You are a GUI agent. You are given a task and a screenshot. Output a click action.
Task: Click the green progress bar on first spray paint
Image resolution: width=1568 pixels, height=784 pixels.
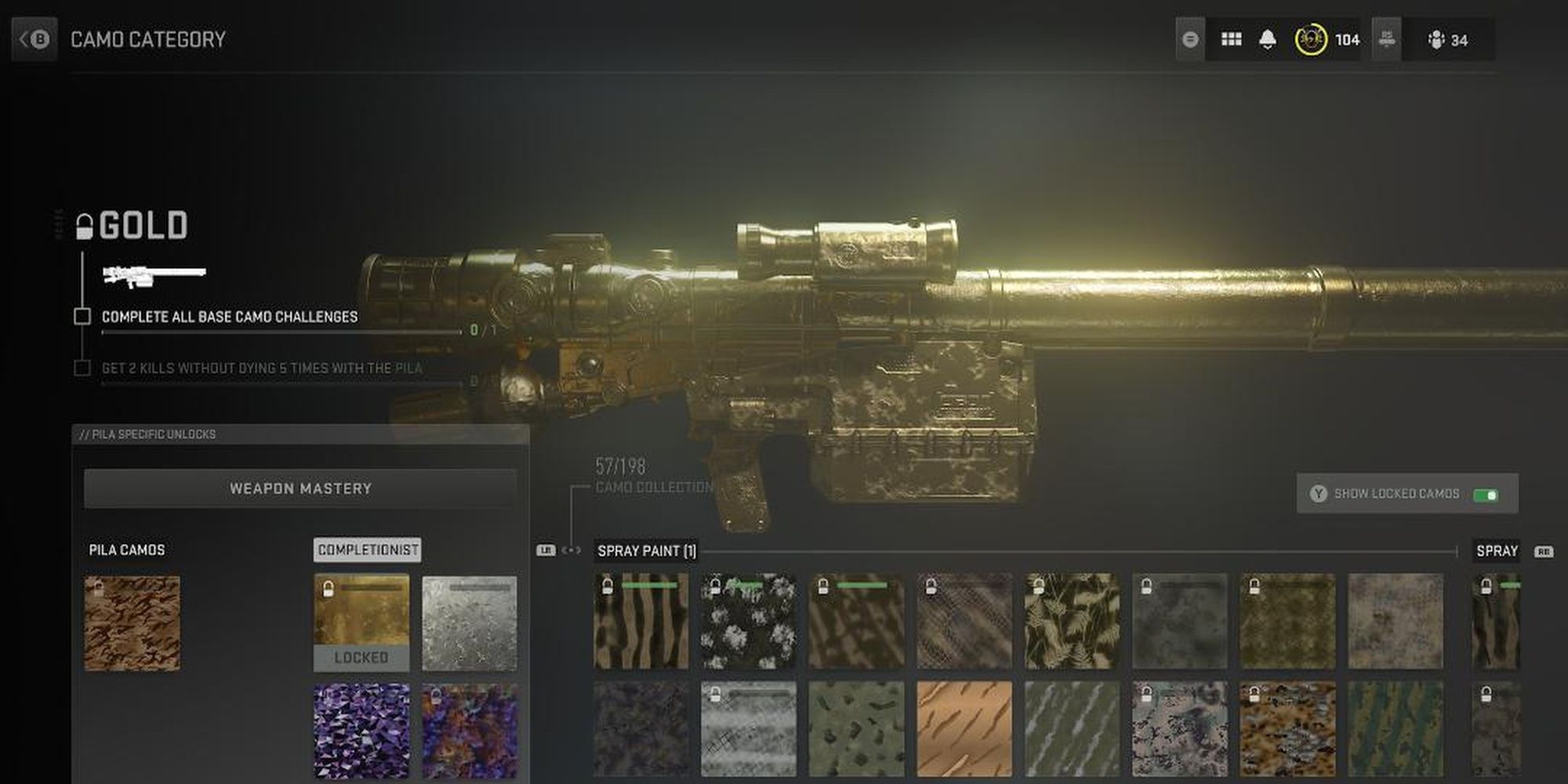(x=649, y=585)
